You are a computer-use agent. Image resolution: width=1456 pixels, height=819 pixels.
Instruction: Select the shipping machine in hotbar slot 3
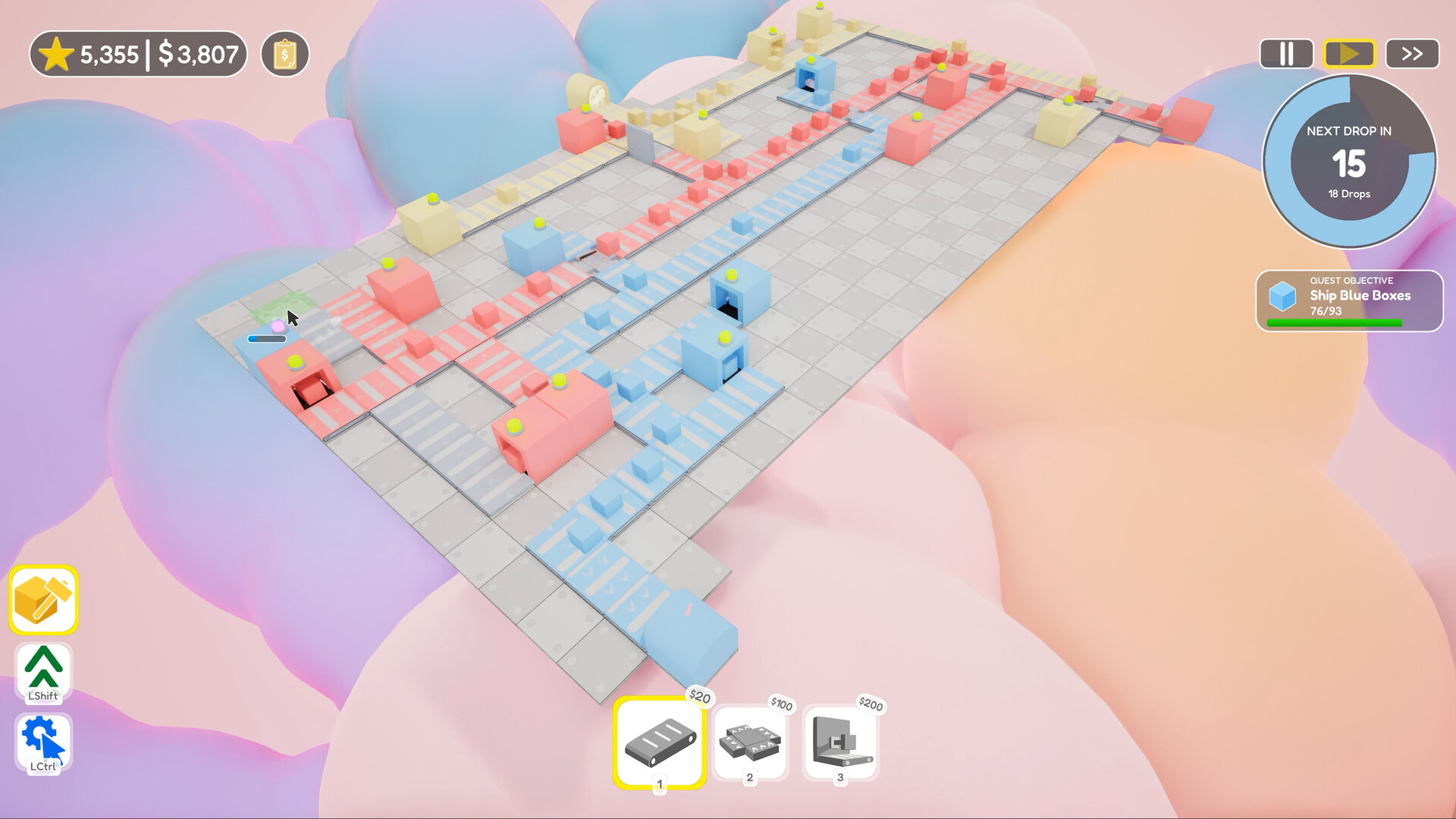tap(840, 743)
